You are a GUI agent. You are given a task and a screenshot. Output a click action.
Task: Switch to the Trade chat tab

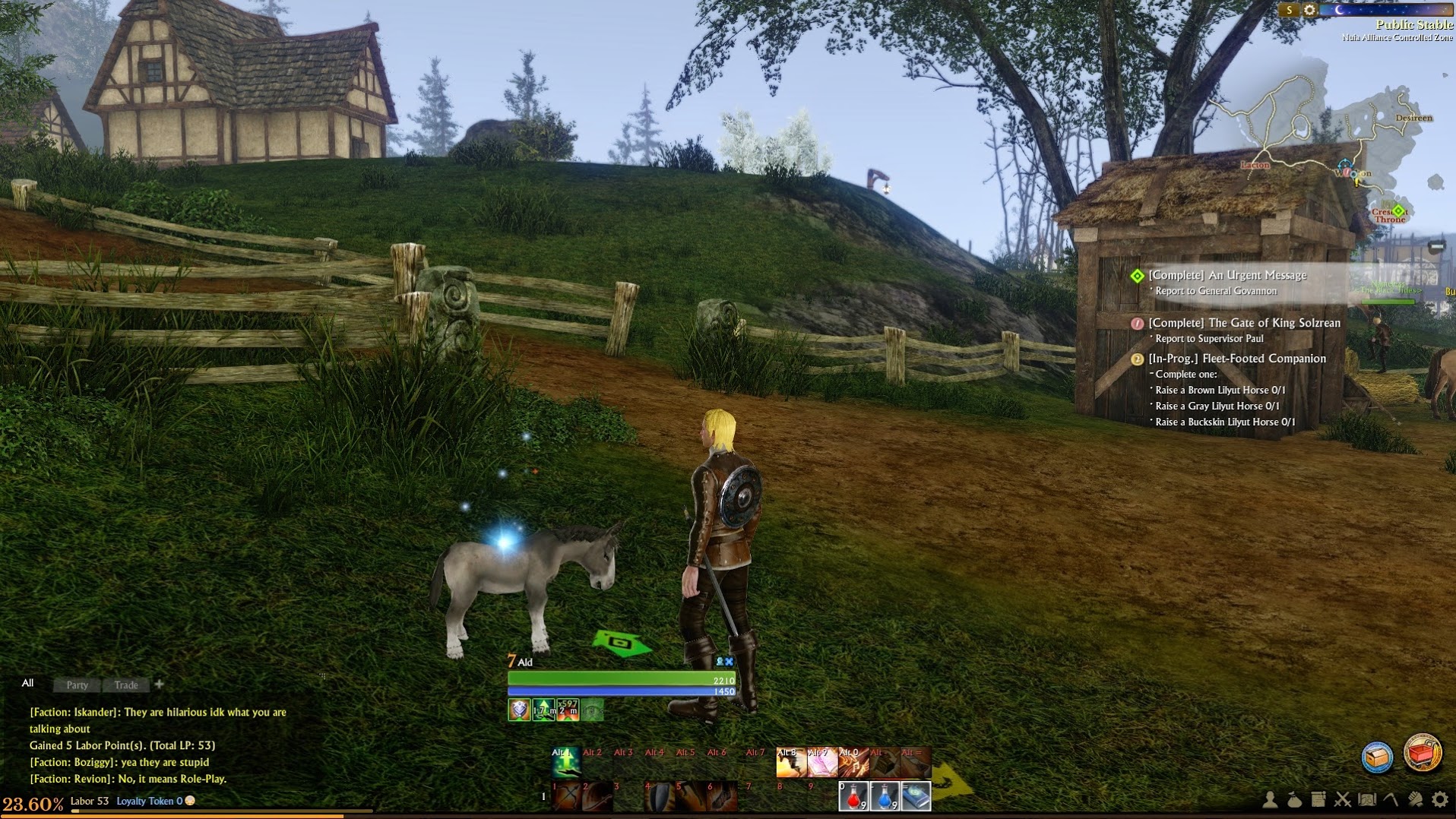click(126, 685)
